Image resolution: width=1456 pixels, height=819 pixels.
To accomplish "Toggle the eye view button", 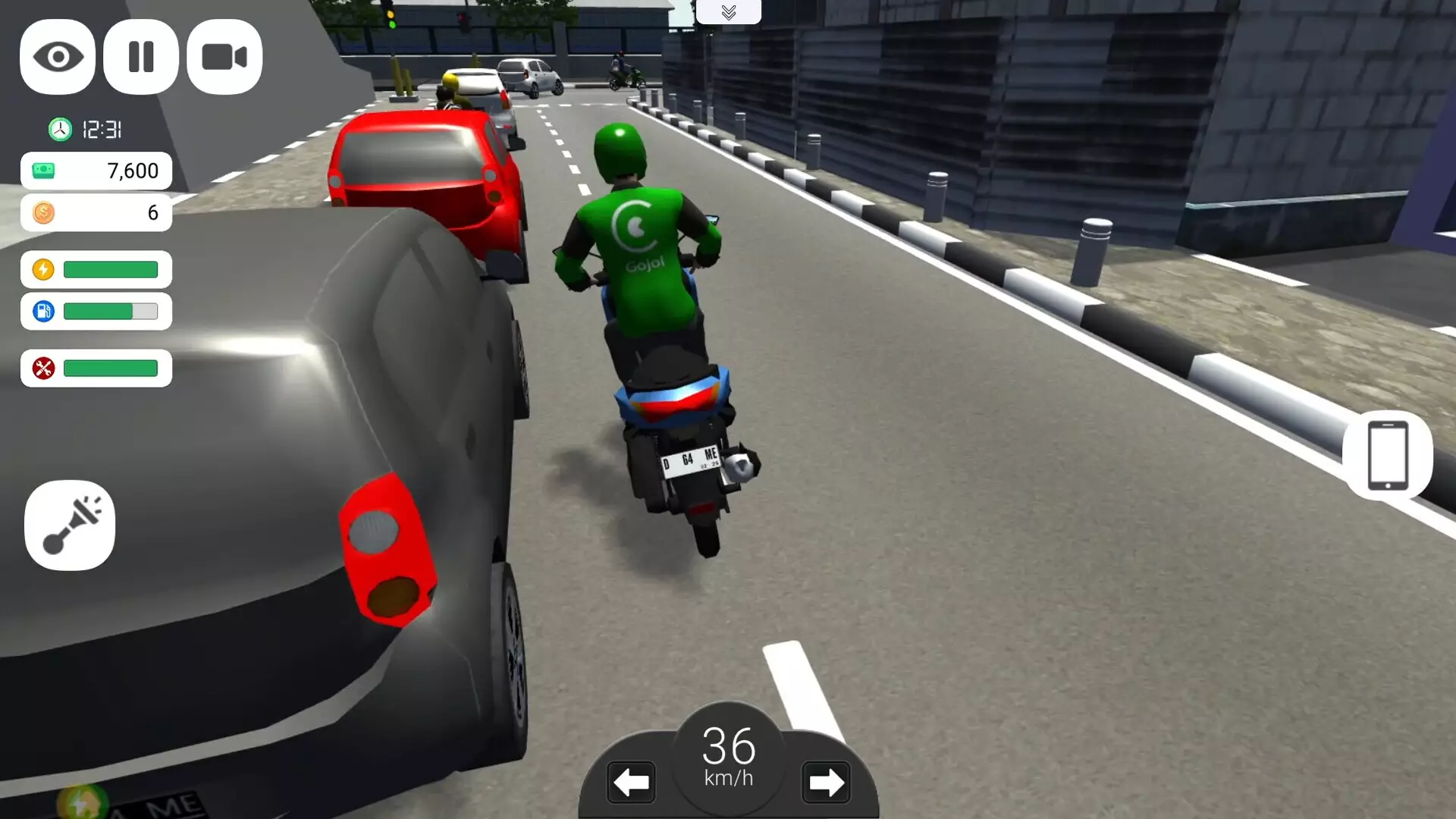I will coord(58,57).
